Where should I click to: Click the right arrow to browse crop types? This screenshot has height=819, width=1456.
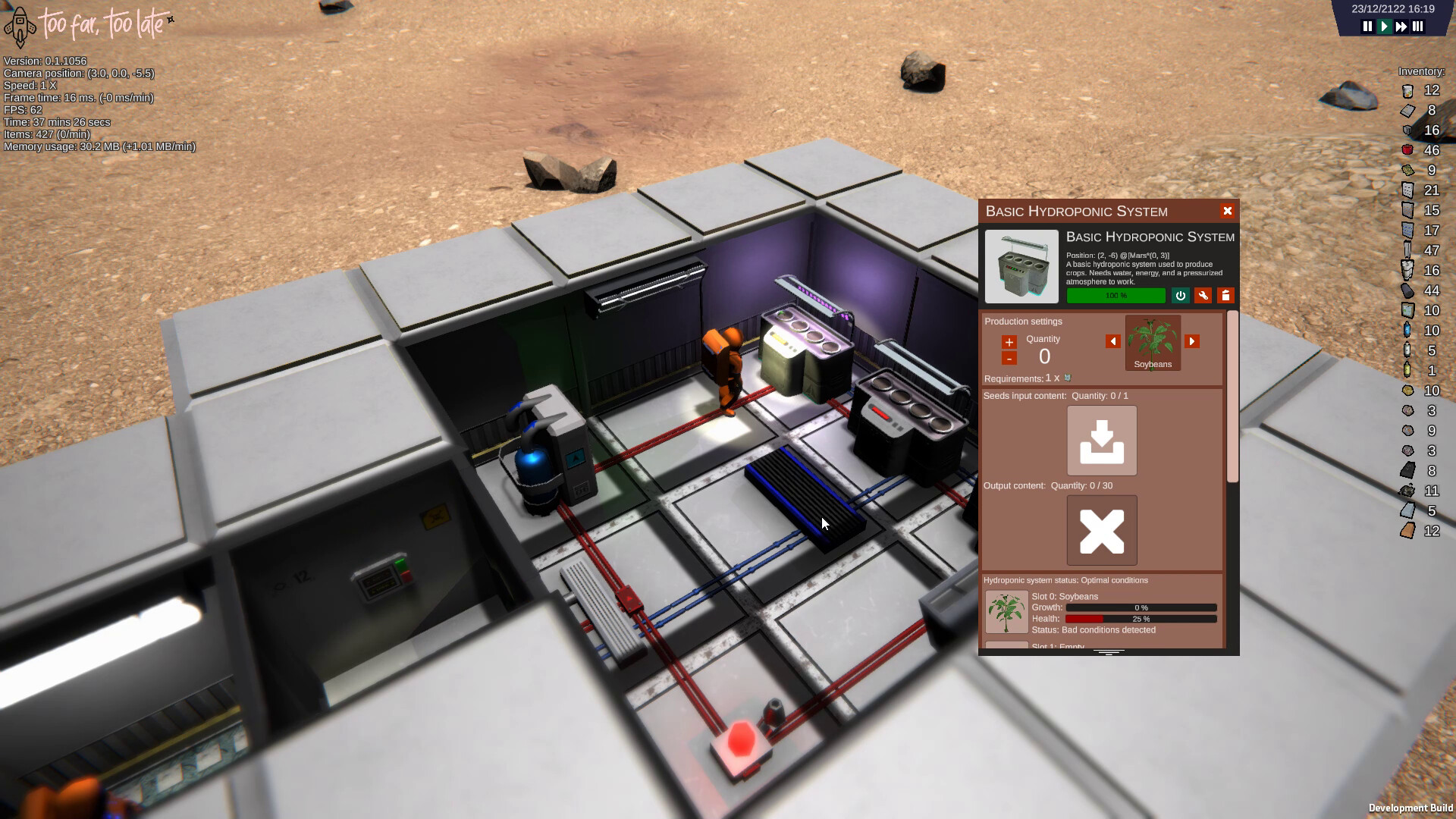1192,341
